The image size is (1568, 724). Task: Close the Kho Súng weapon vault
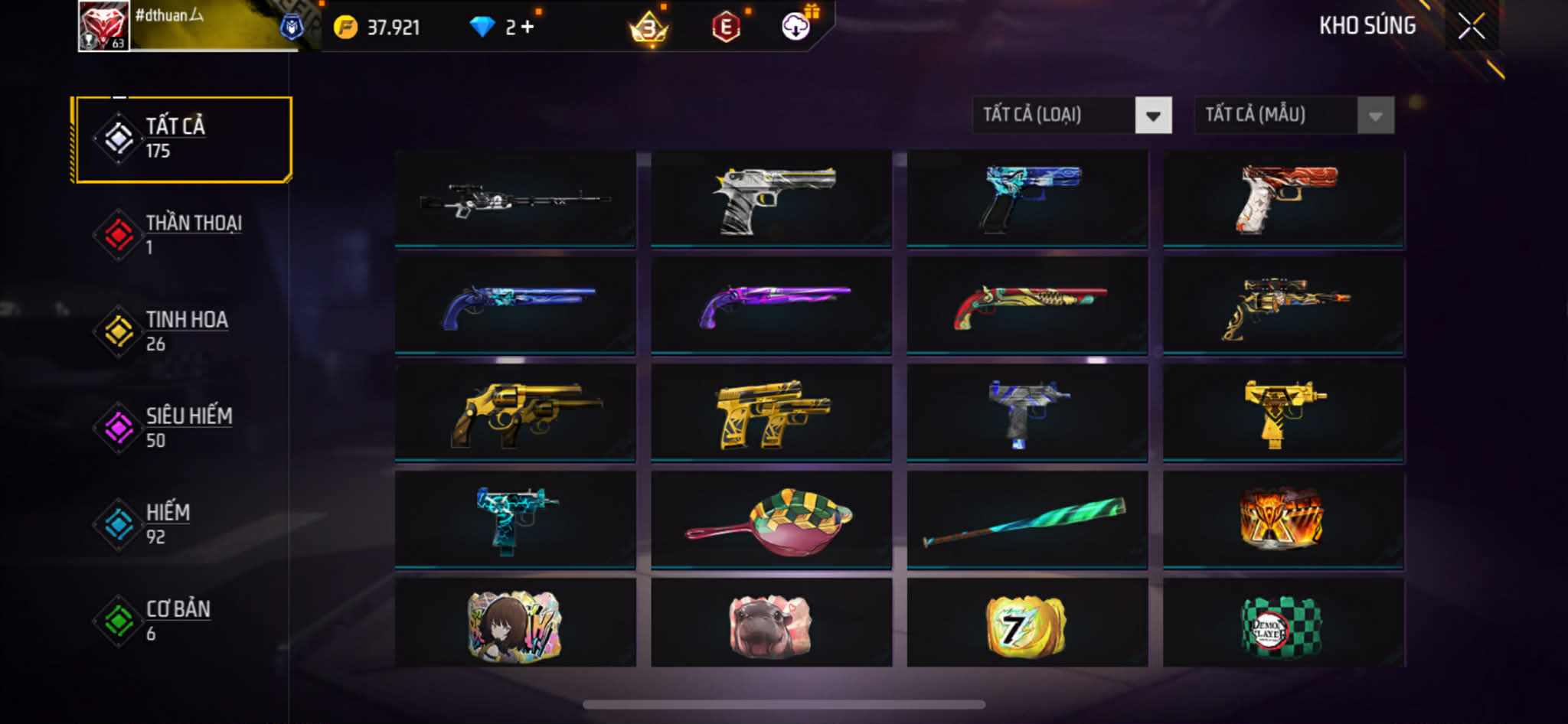click(x=1471, y=27)
